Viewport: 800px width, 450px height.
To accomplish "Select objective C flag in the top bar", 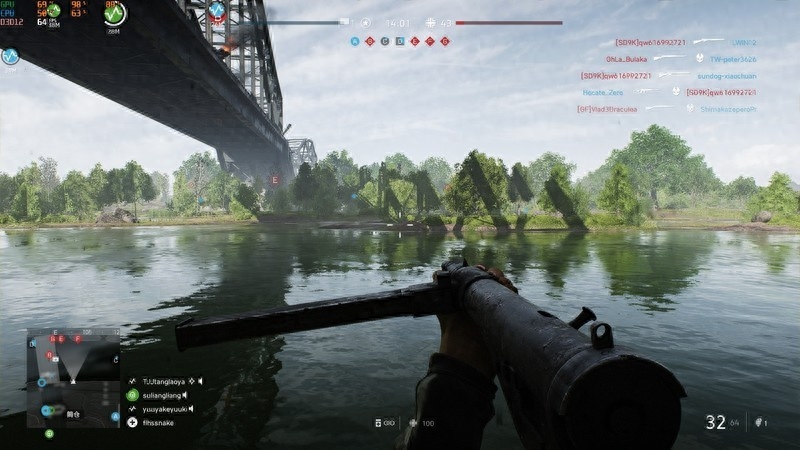I will (x=385, y=41).
